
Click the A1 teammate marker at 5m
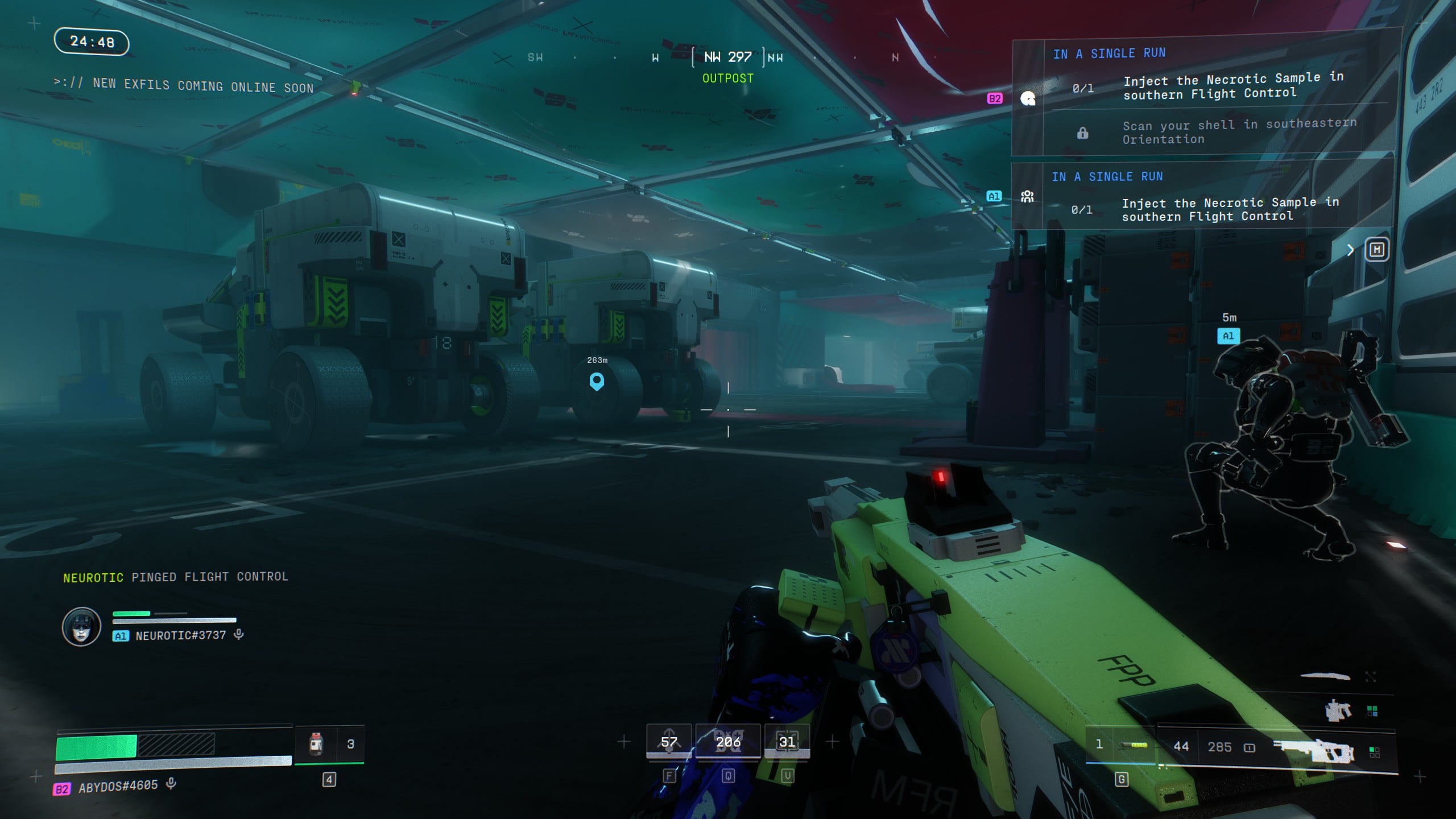pos(1228,336)
